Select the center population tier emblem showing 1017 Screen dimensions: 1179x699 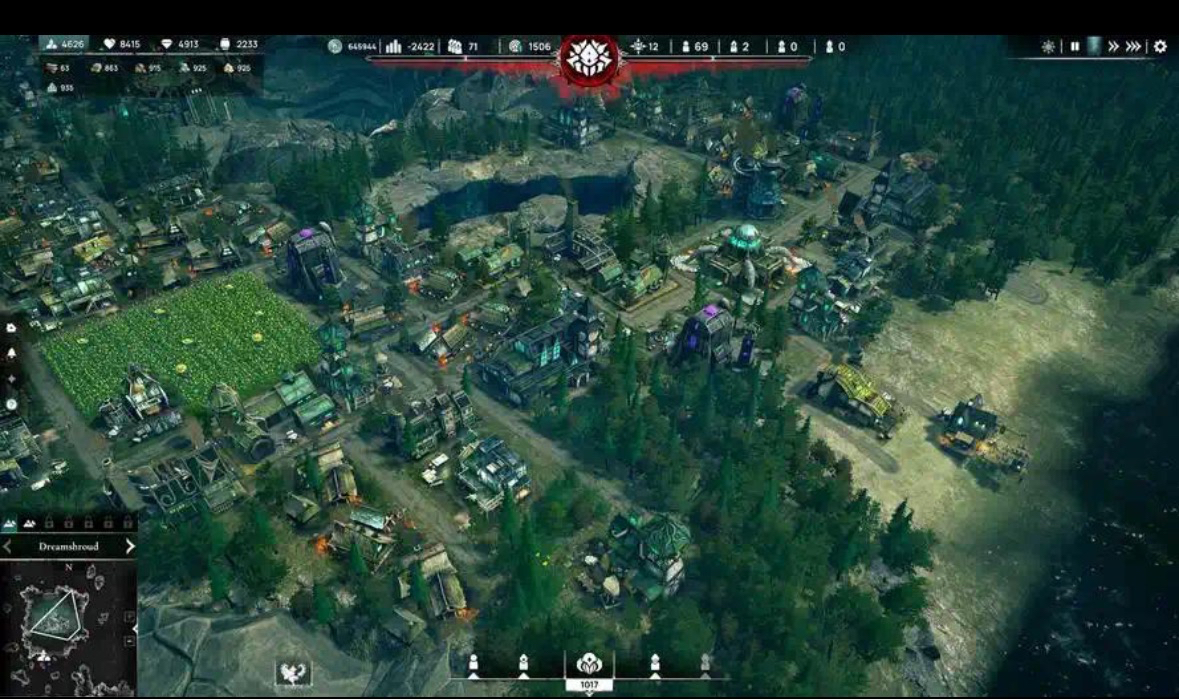589,667
